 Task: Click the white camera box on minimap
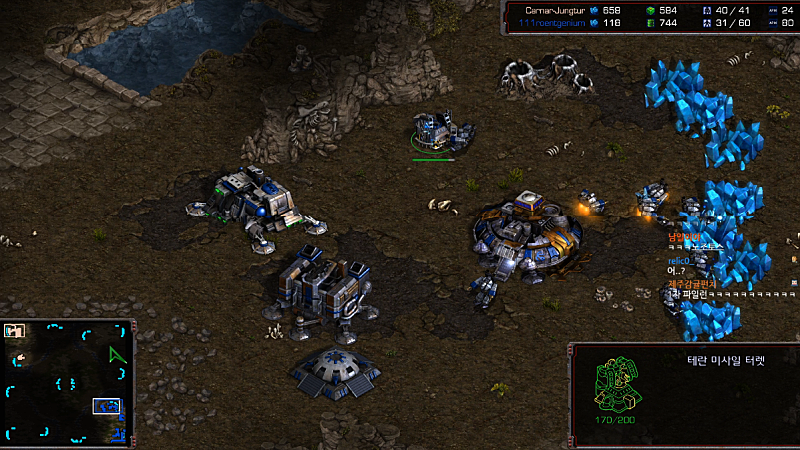[x=106, y=406]
